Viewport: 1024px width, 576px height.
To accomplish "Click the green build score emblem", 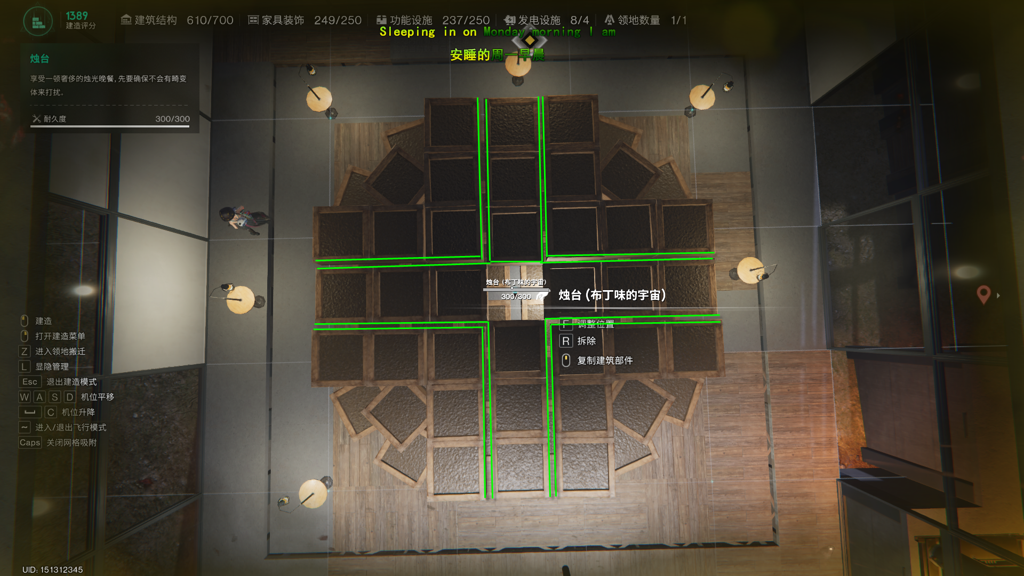I will pyautogui.click(x=38, y=20).
